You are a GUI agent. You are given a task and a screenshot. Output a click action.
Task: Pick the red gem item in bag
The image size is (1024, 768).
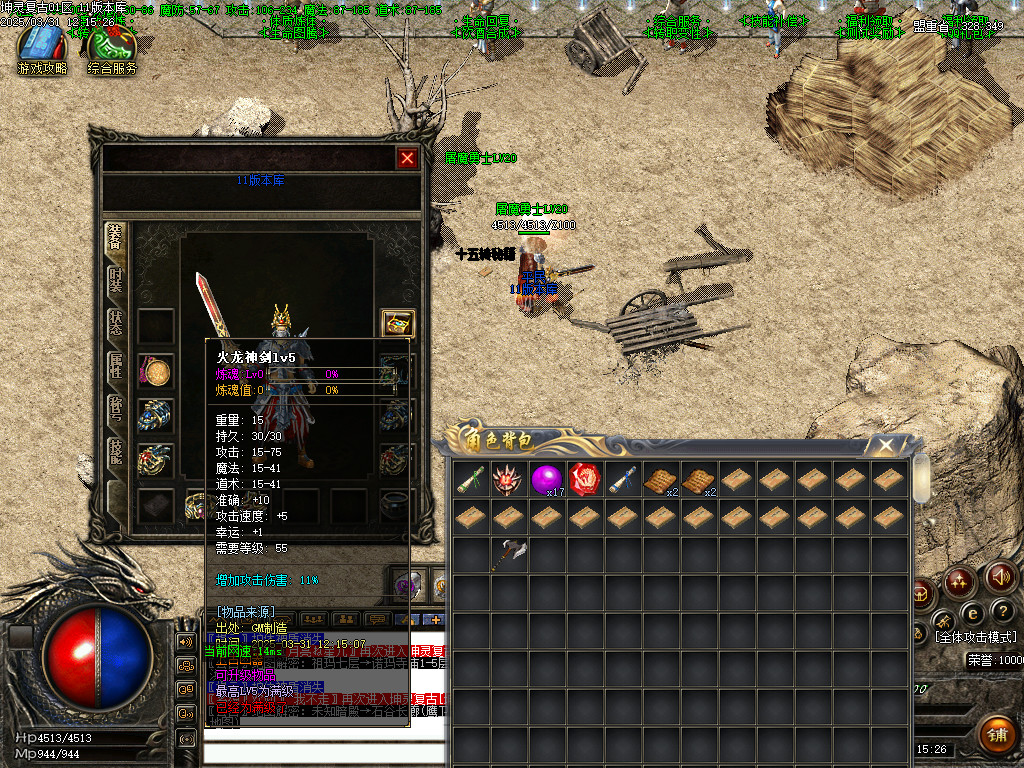coord(584,479)
